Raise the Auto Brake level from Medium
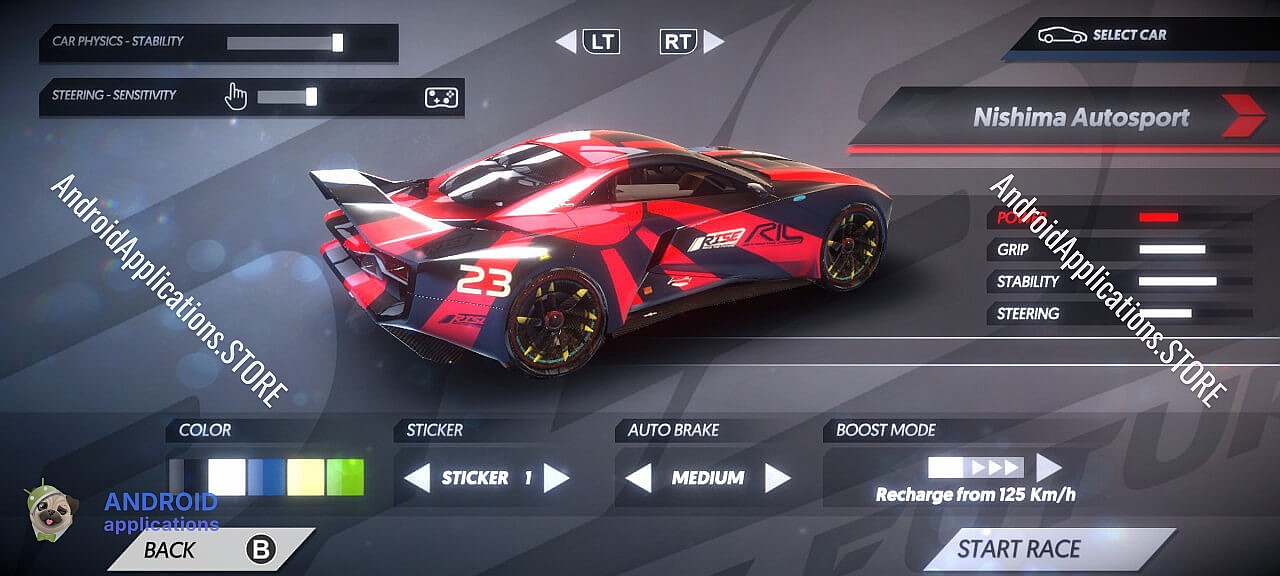The height and width of the screenshot is (576, 1280). point(777,478)
